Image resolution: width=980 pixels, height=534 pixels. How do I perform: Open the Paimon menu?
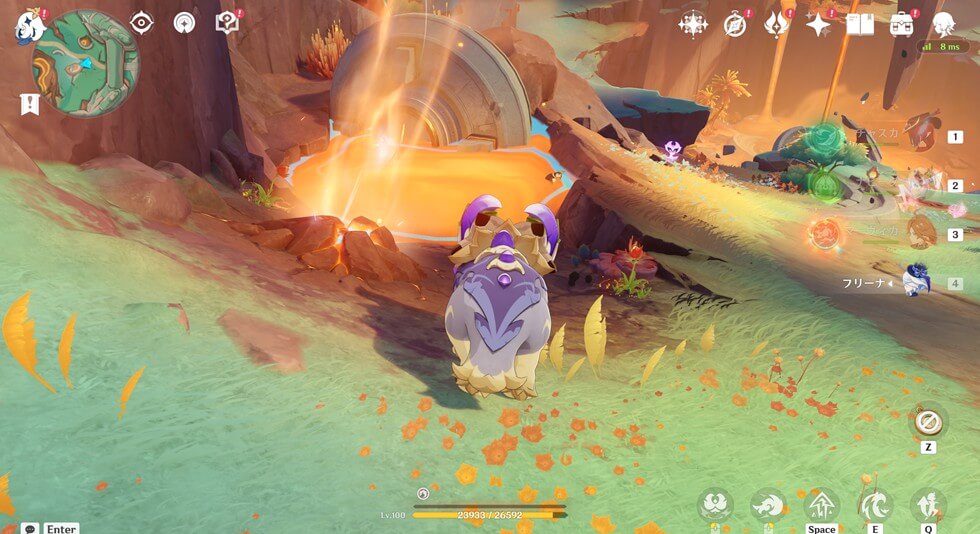click(x=26, y=26)
